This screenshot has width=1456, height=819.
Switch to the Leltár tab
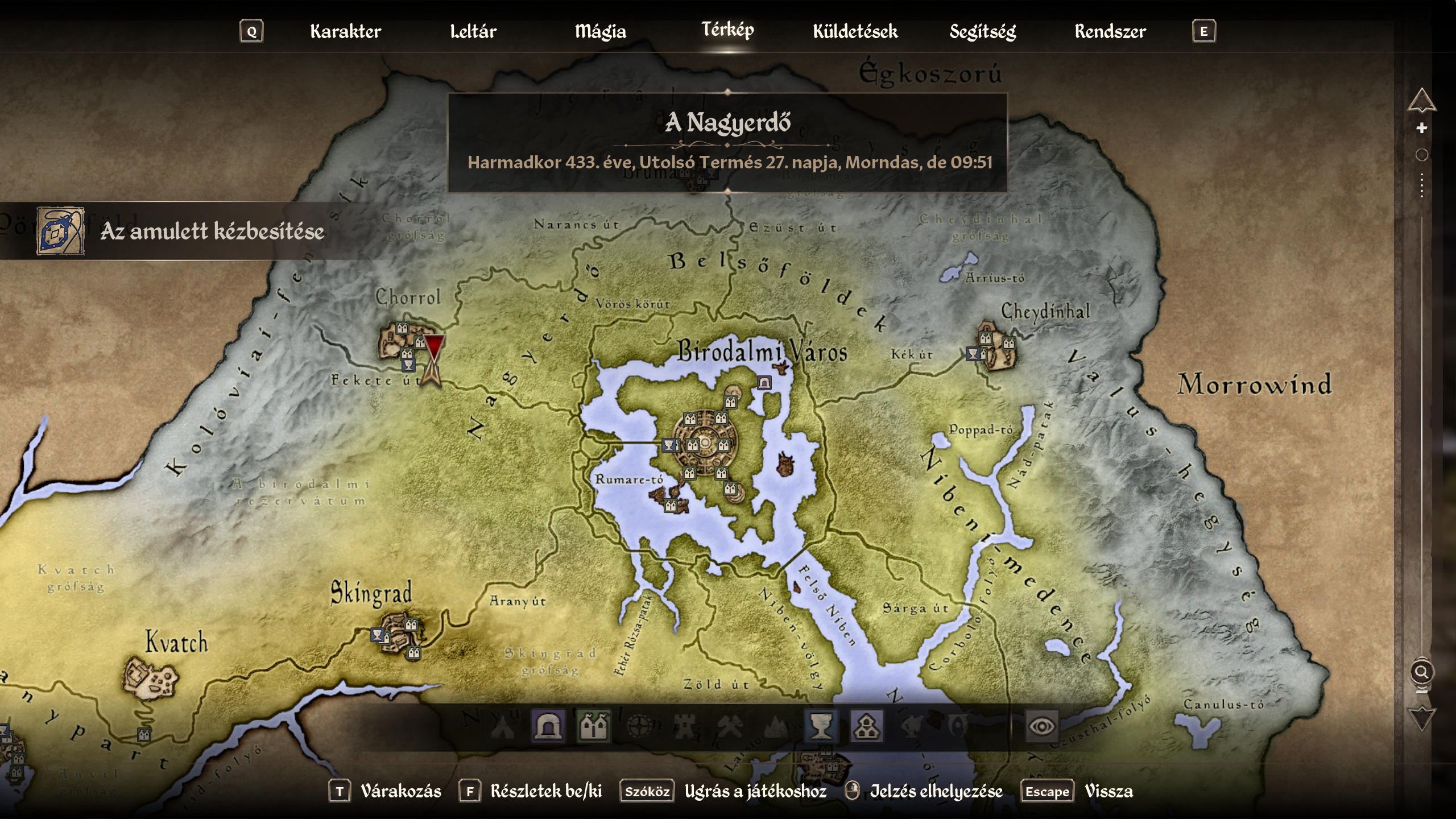pyautogui.click(x=474, y=31)
